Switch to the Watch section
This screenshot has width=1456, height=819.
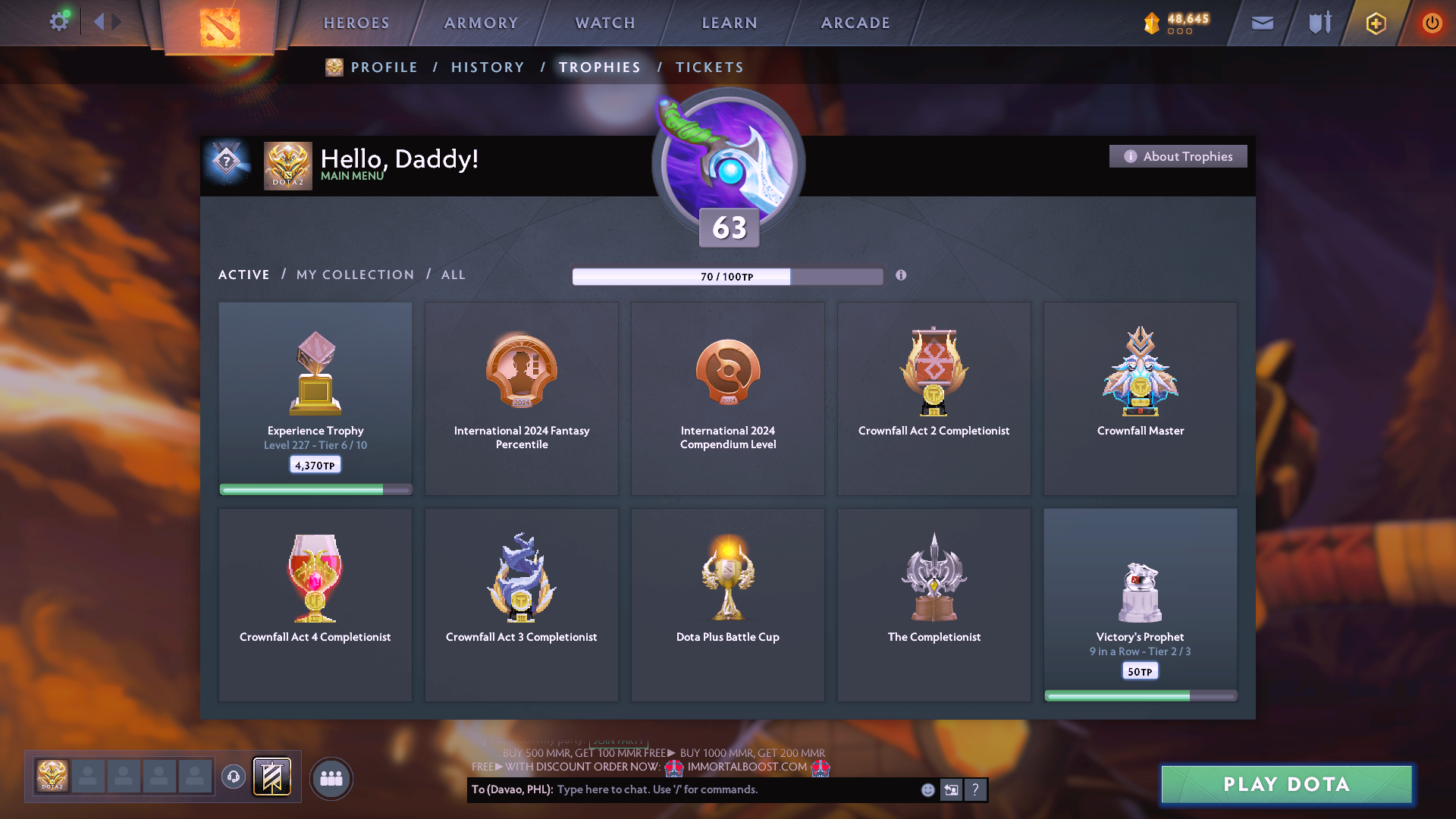(605, 23)
